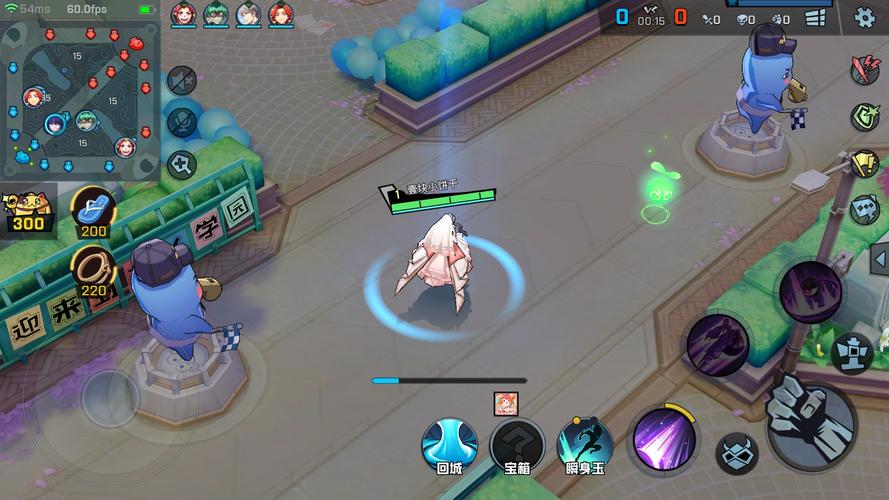889x500 pixels.
Task: Select the horned helmet target button
Action: click(737, 453)
